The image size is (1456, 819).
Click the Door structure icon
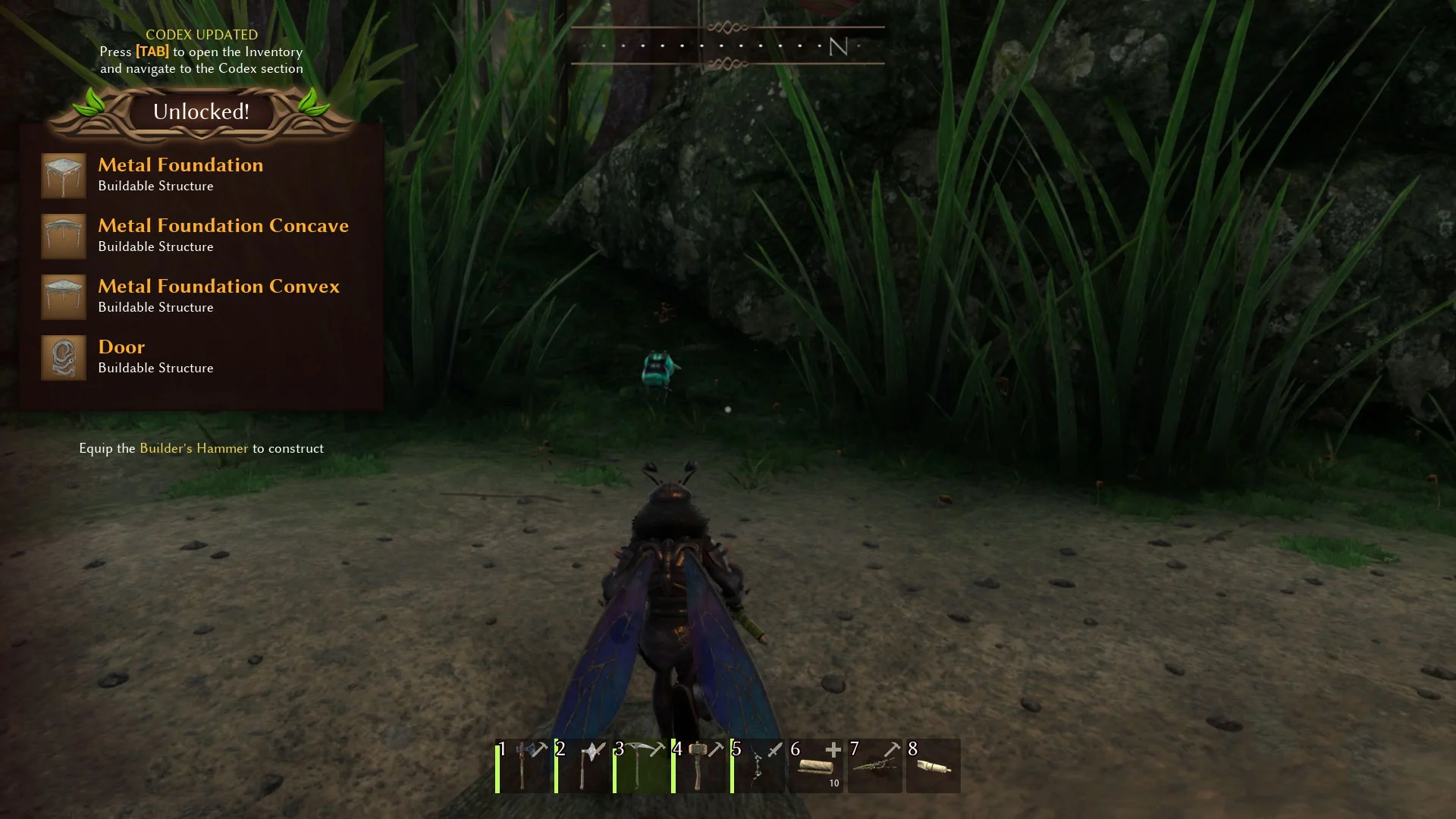(64, 357)
